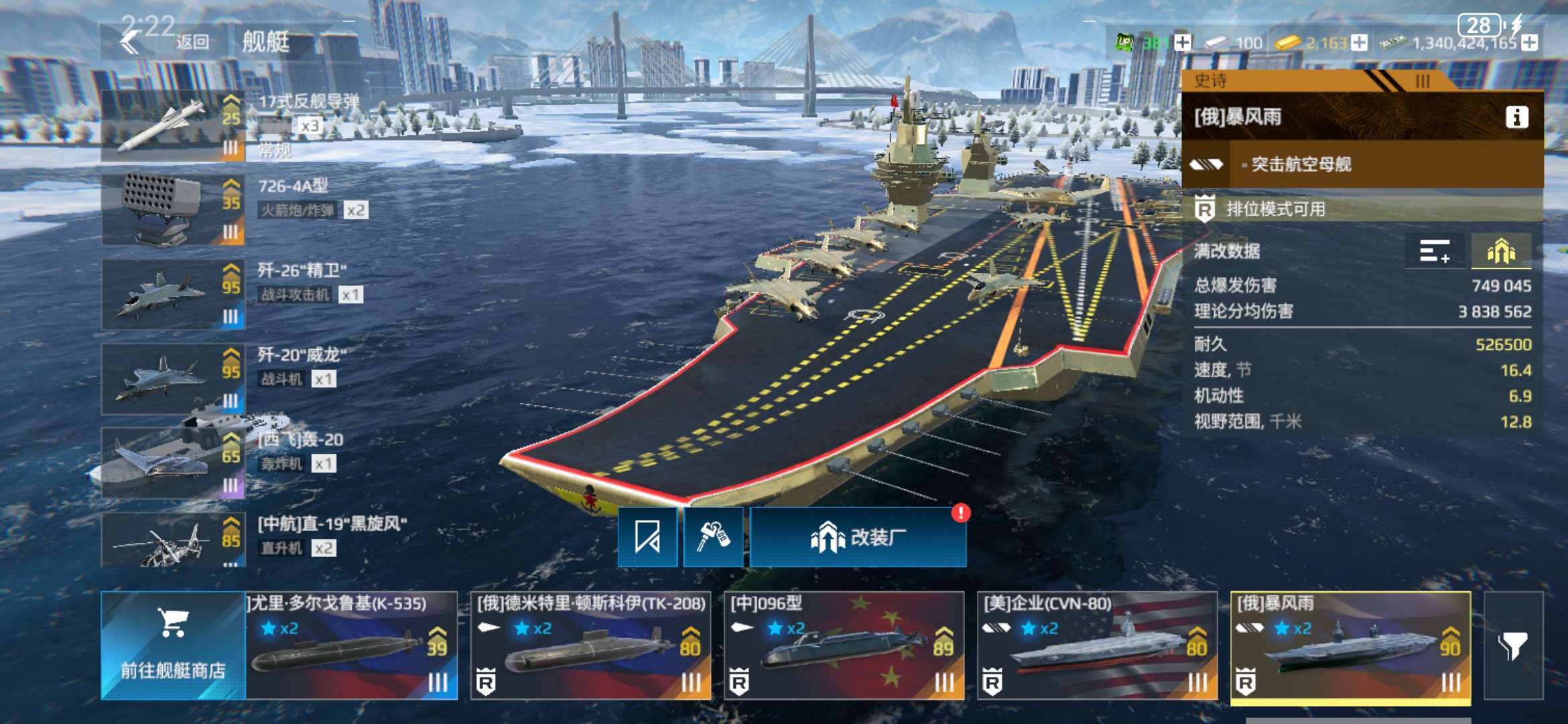Image resolution: width=1568 pixels, height=724 pixels.
Task: Pick the 企业 CVN-80 carrier card
Action: (x=1097, y=646)
